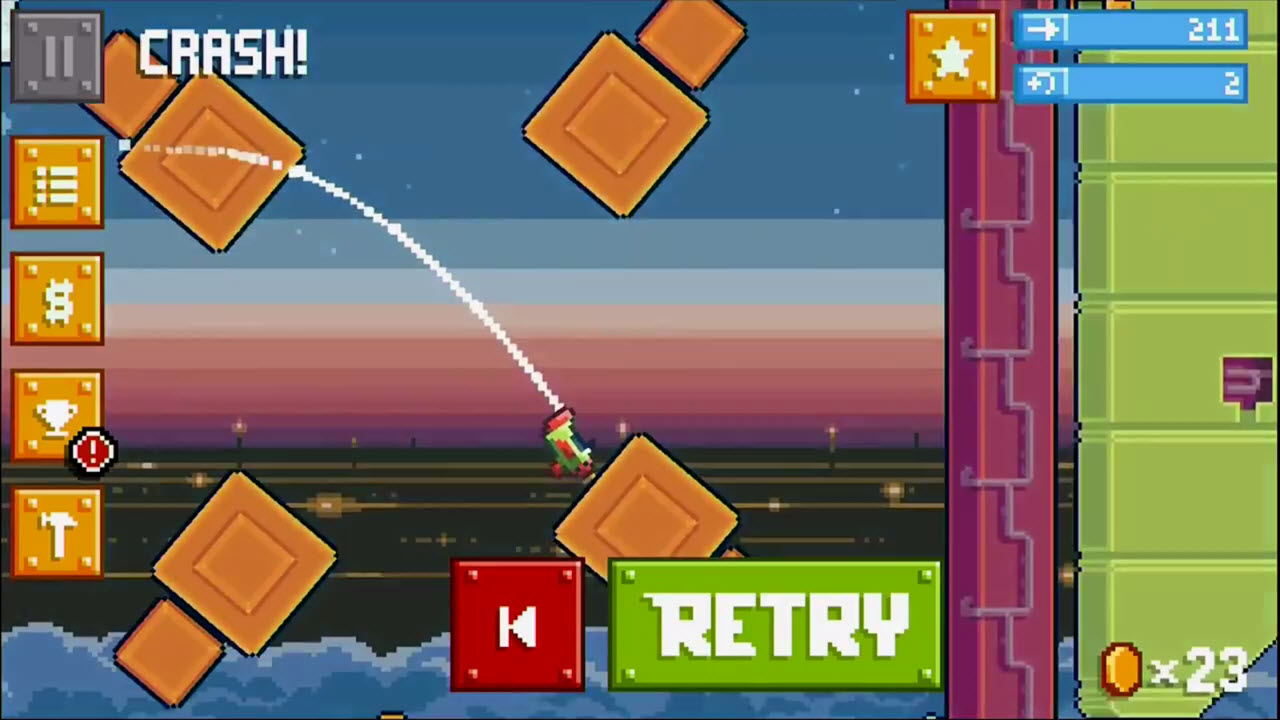The image size is (1280, 720).
Task: Click the coin icon near the counter
Action: (1122, 668)
